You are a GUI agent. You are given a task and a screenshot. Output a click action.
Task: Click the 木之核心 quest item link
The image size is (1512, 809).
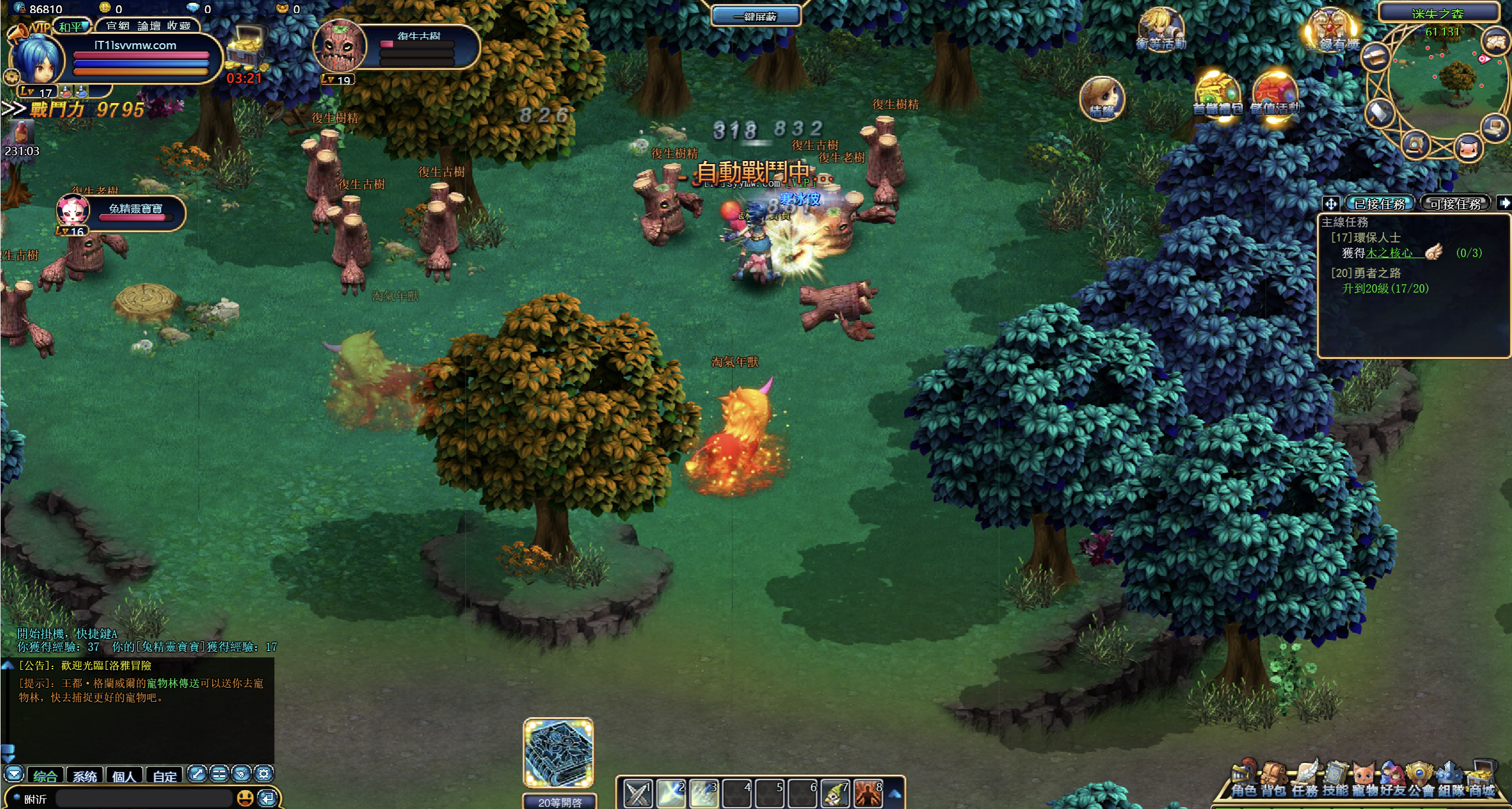click(1389, 253)
